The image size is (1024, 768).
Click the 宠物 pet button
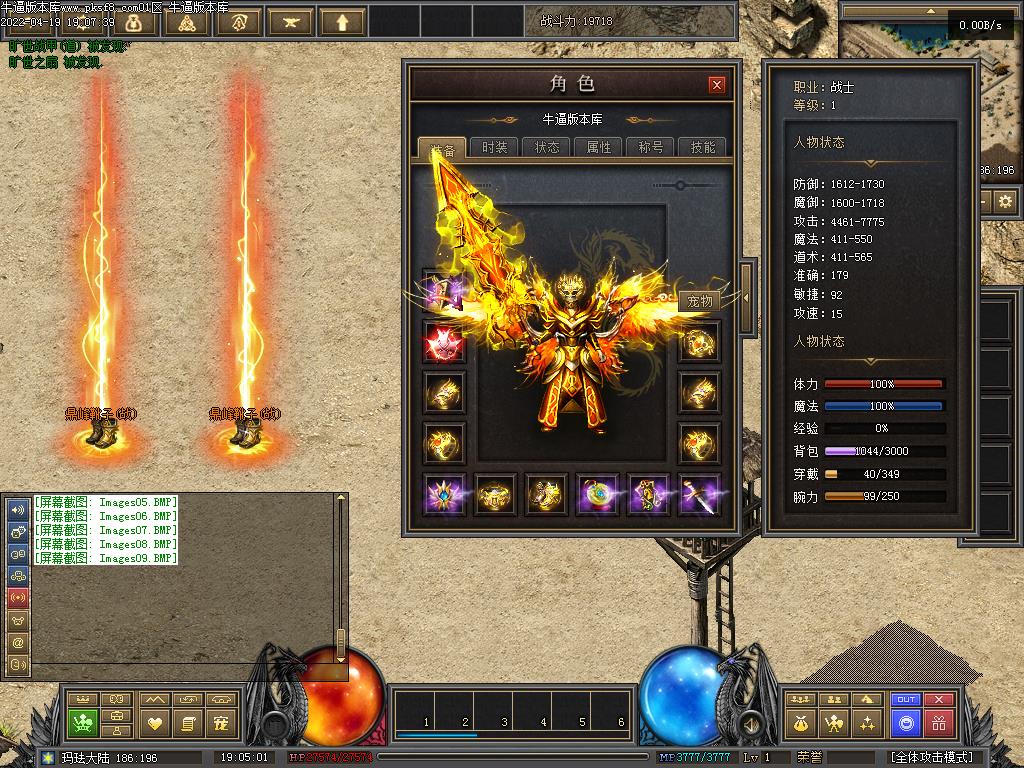(700, 301)
